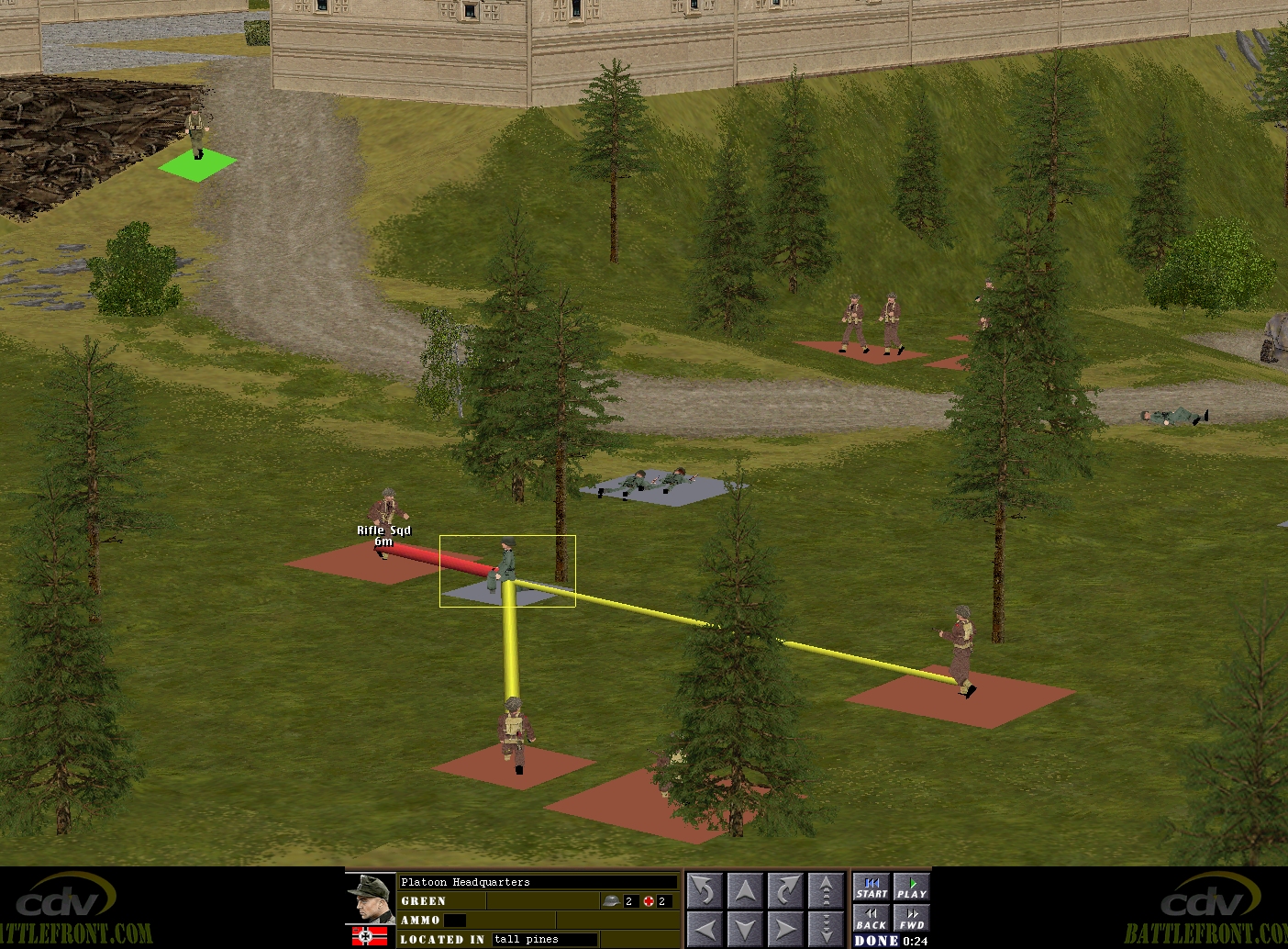Click the Platoon Headquarters unit name bar

[538, 882]
